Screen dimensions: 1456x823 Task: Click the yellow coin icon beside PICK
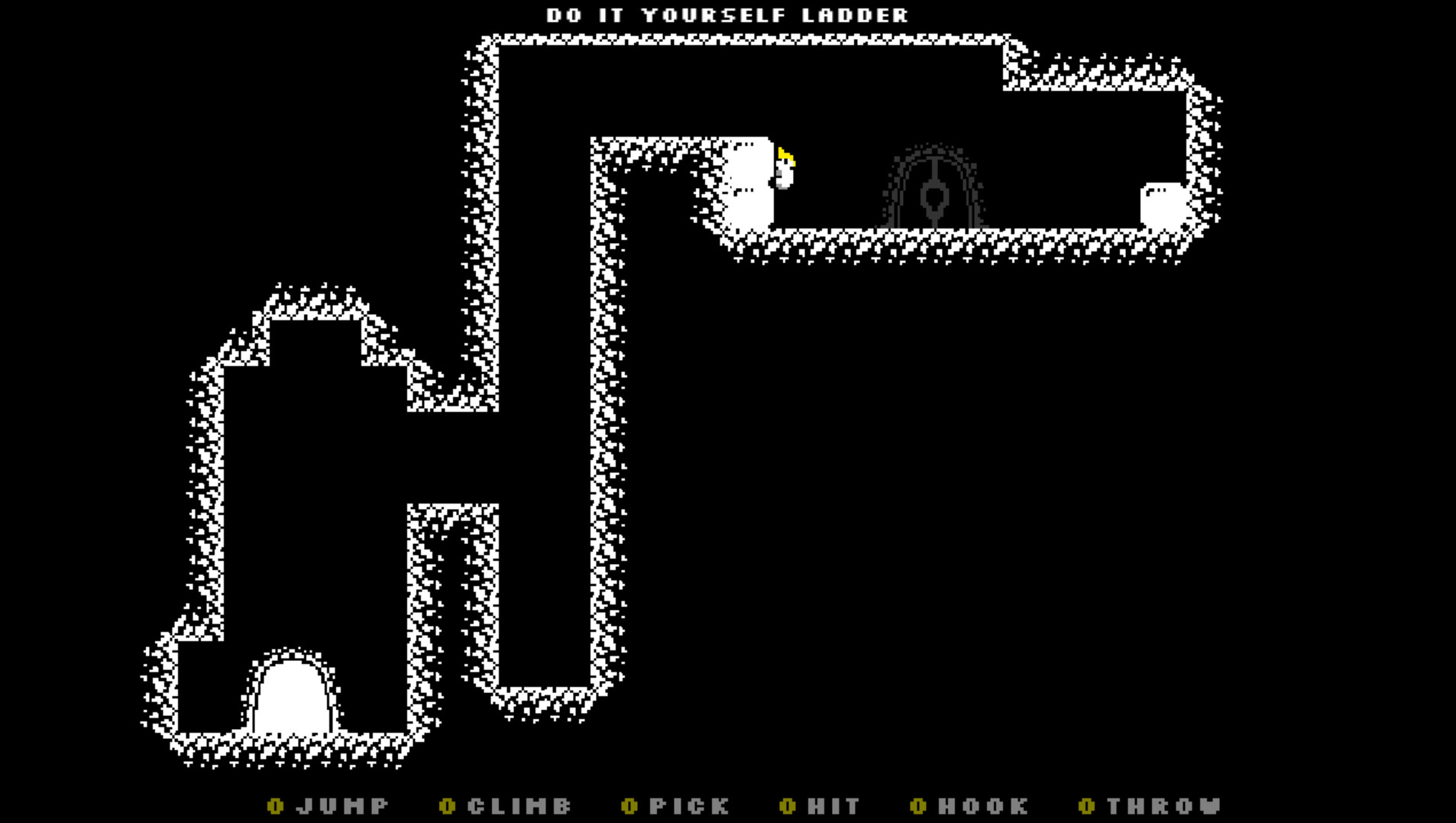tap(630, 806)
